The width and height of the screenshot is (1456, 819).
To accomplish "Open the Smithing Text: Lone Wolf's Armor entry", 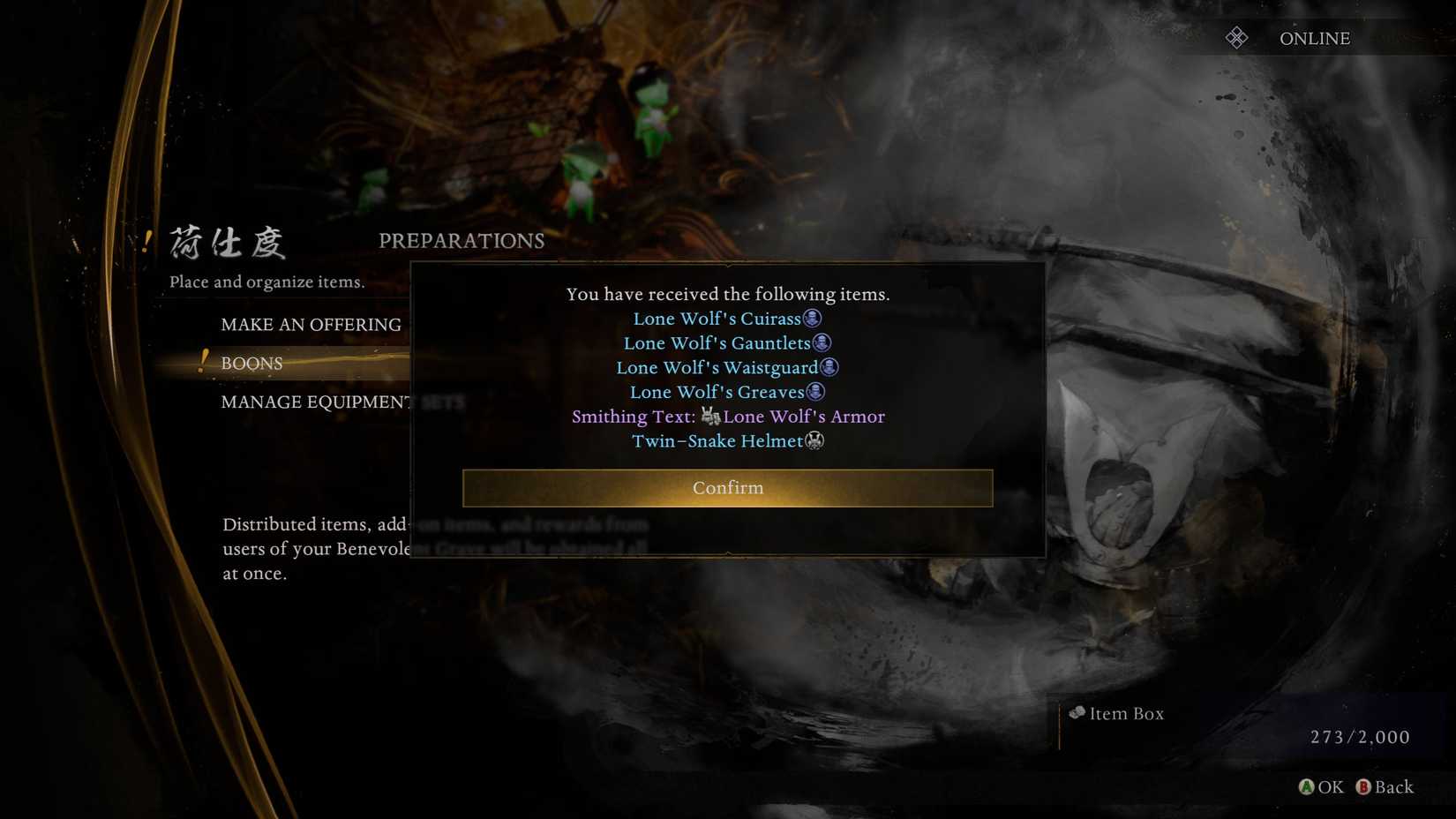I will 728,417.
